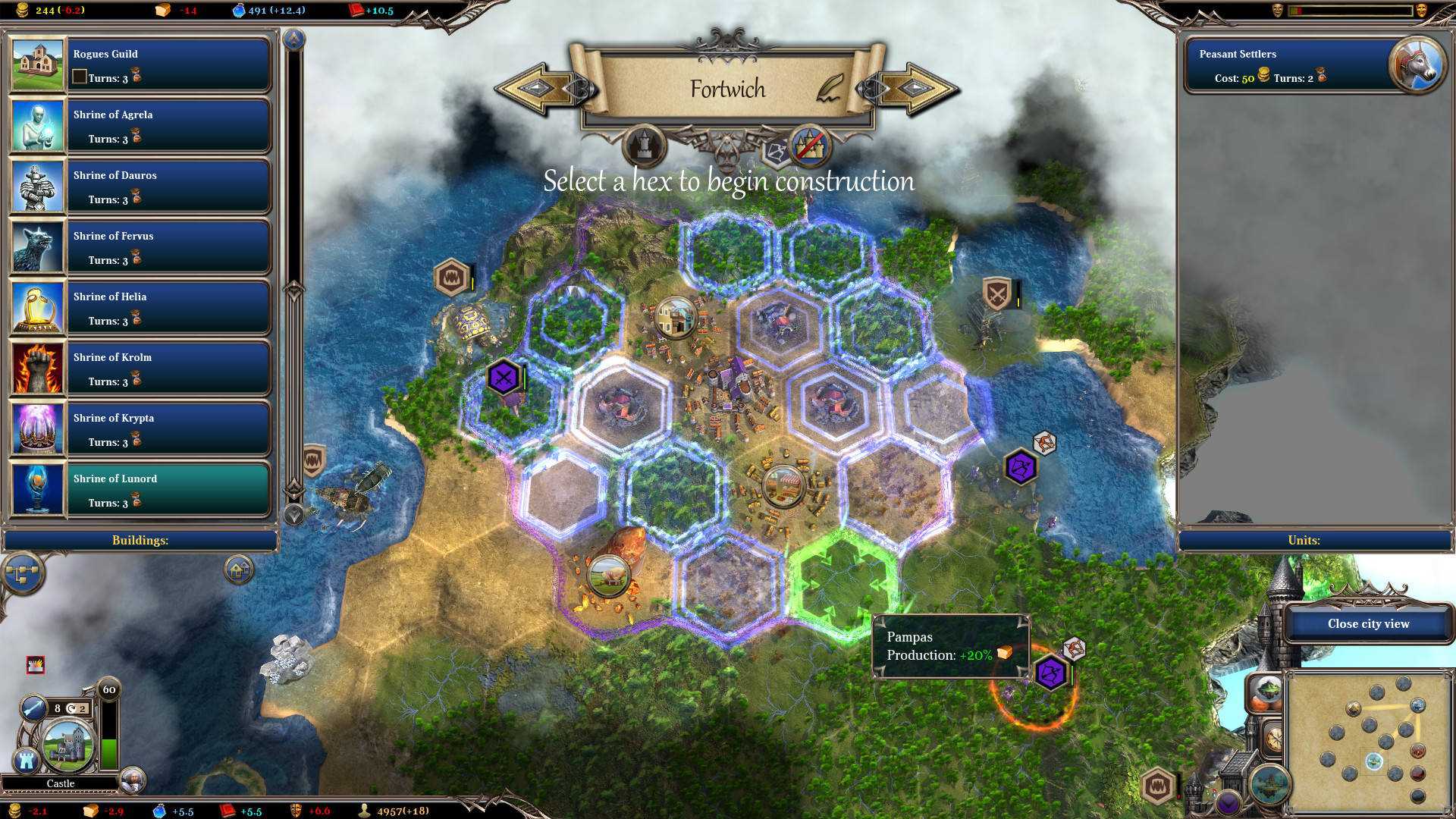This screenshot has width=1456, height=819.
Task: Click the Shrine of Lunord flame icon
Action: tap(36, 489)
